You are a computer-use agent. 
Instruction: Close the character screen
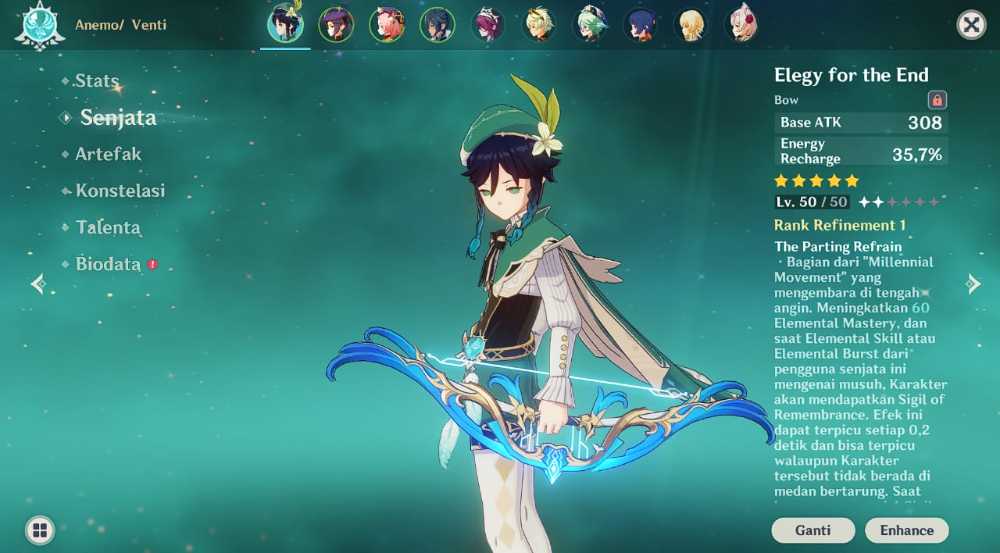tap(970, 25)
